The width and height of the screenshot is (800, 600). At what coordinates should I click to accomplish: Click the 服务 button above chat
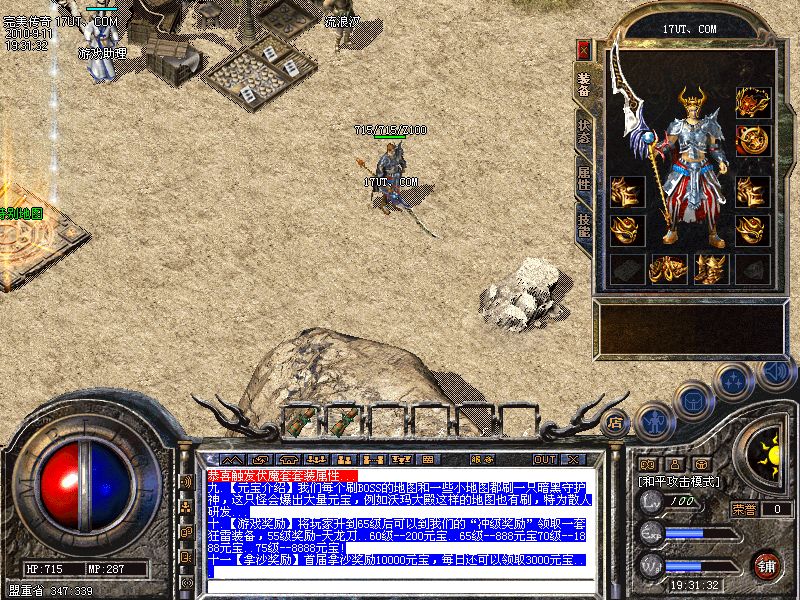(x=484, y=459)
